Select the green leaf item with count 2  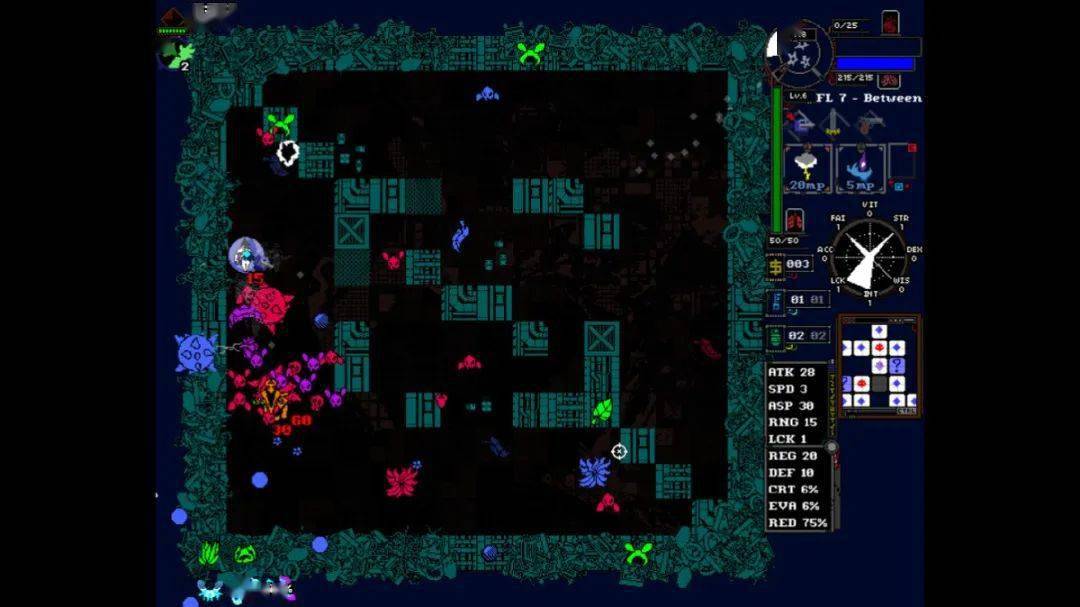pyautogui.click(x=173, y=54)
